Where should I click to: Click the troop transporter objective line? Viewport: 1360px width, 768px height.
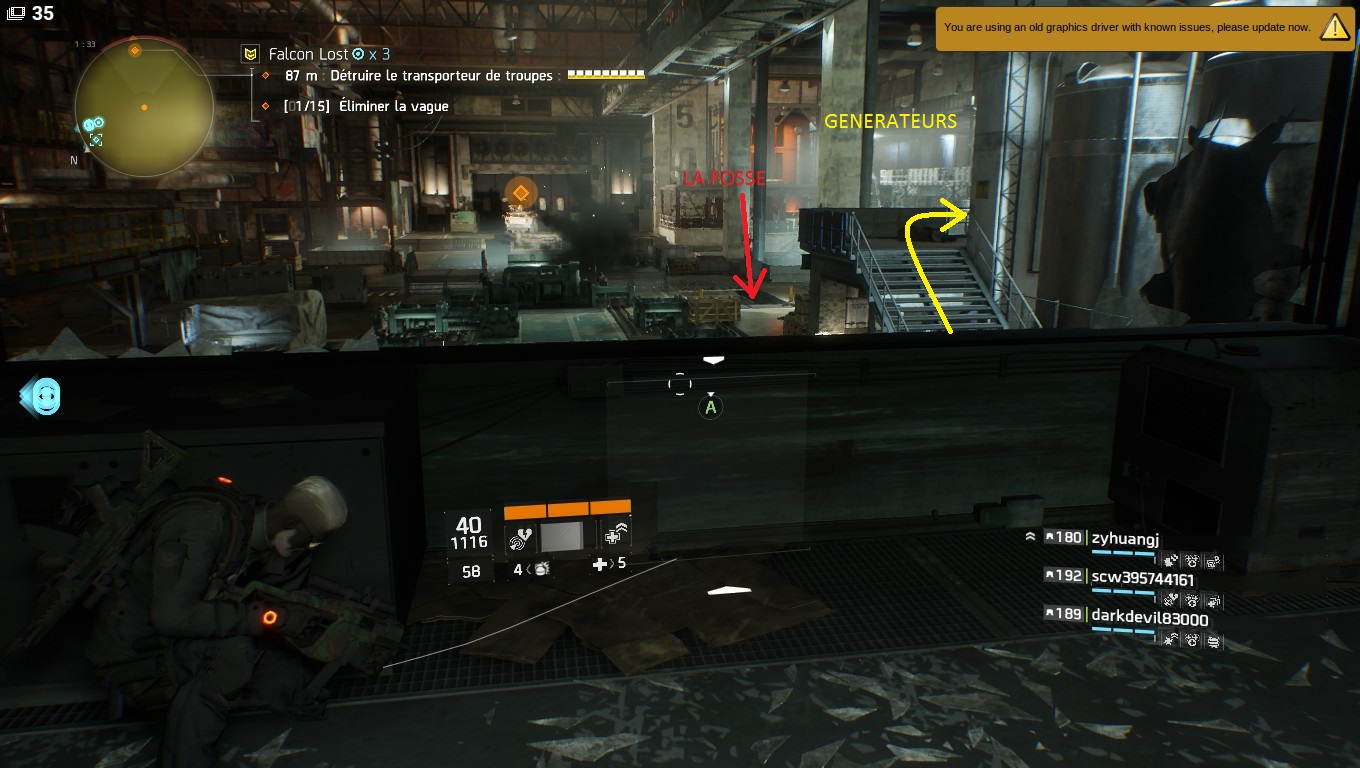pos(418,76)
